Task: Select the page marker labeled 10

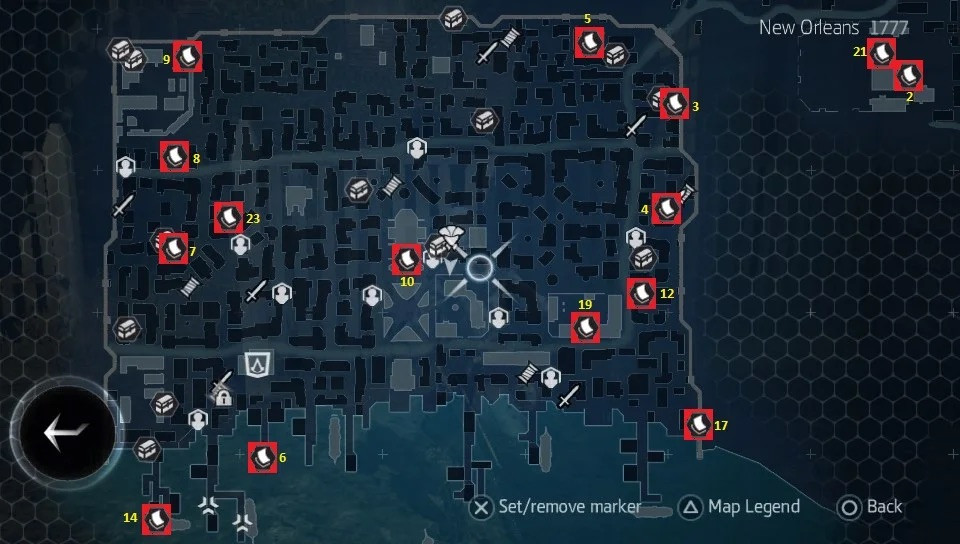Action: (x=406, y=260)
